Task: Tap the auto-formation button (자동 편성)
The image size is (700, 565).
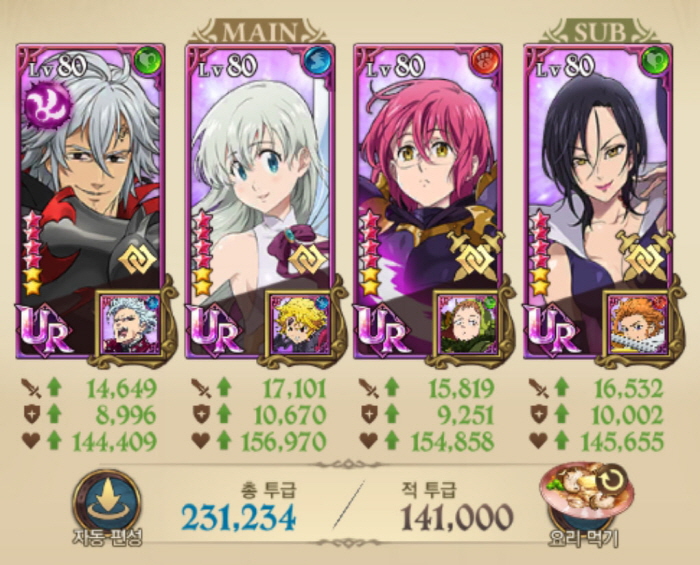Action: click(104, 504)
